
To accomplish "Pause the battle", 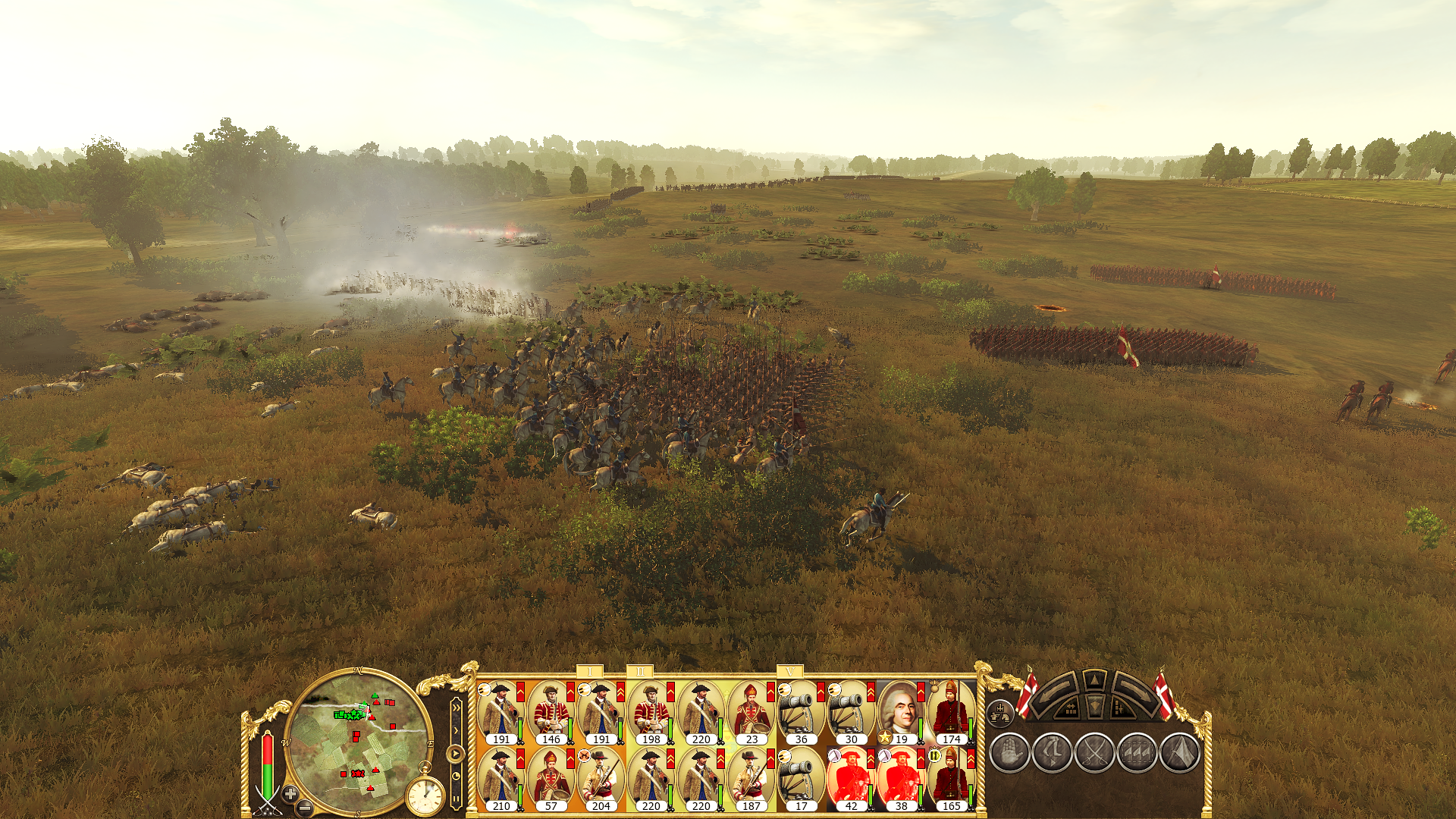I will [456, 797].
